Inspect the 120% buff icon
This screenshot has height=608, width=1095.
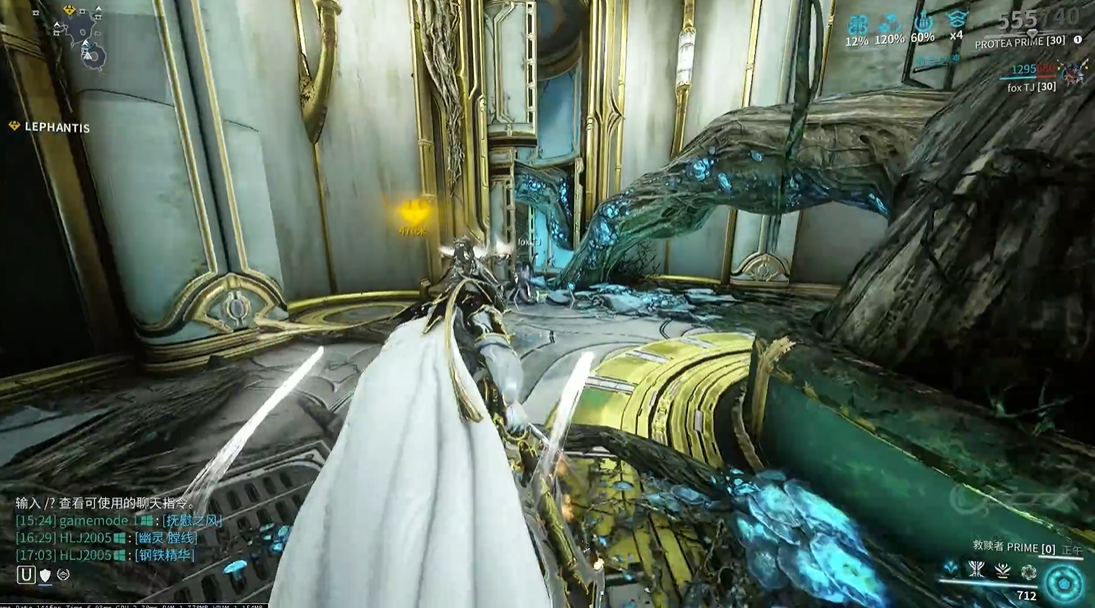(x=889, y=23)
